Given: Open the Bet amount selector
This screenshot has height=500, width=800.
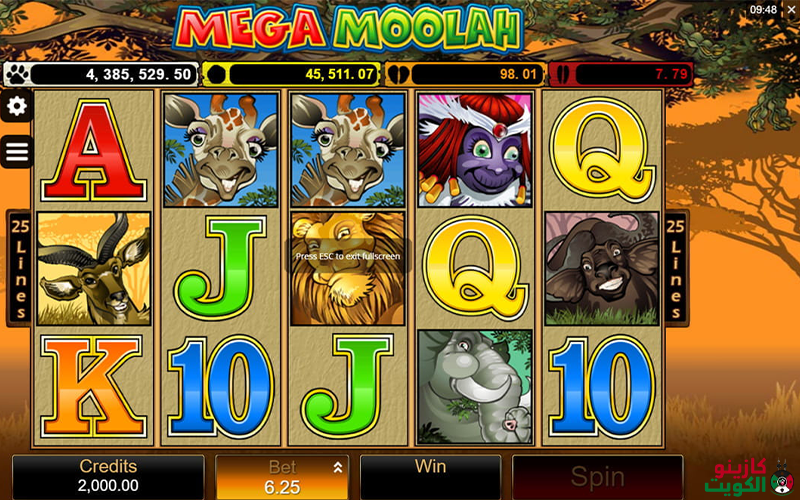Looking at the screenshot, I should pyautogui.click(x=283, y=477).
